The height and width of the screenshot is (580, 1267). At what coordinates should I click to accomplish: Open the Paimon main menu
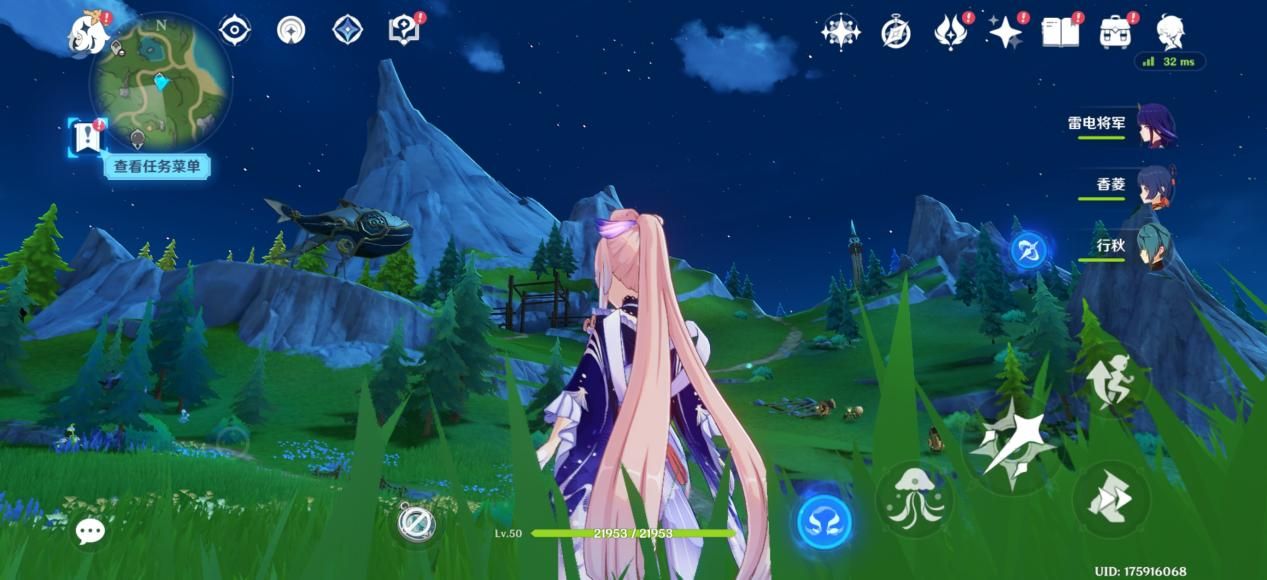point(88,33)
